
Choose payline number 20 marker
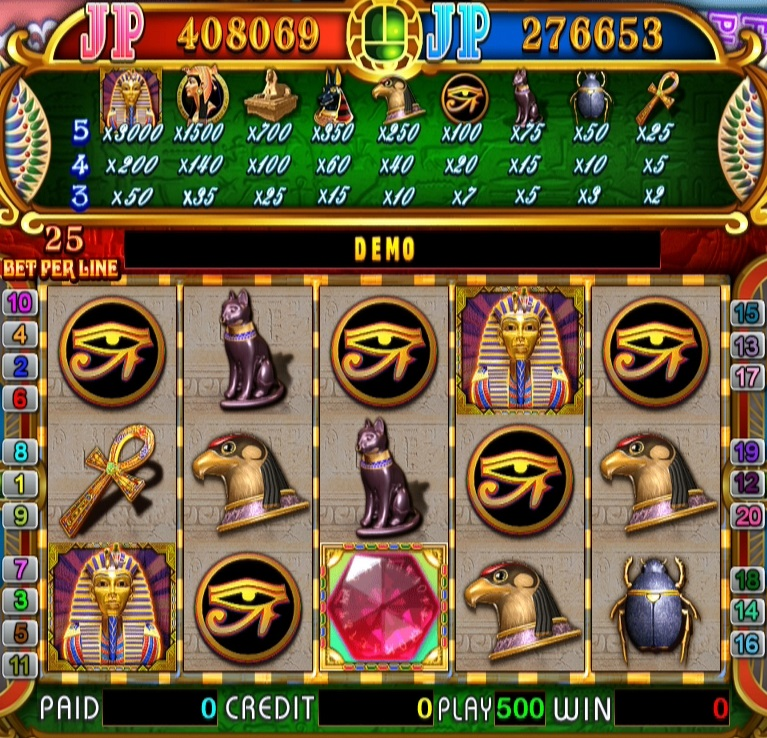(746, 516)
